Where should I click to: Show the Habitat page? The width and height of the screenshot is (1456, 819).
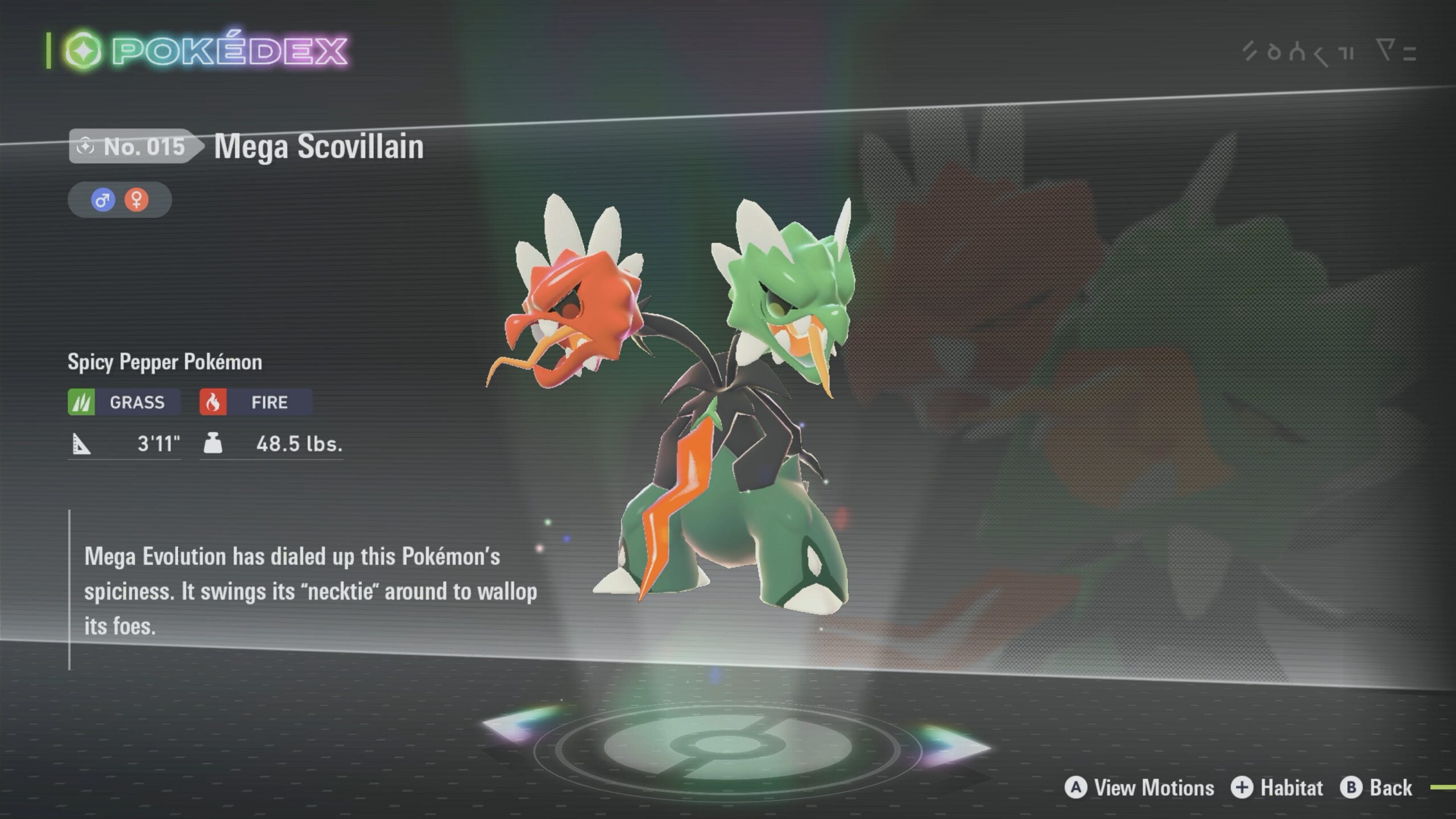(1277, 788)
